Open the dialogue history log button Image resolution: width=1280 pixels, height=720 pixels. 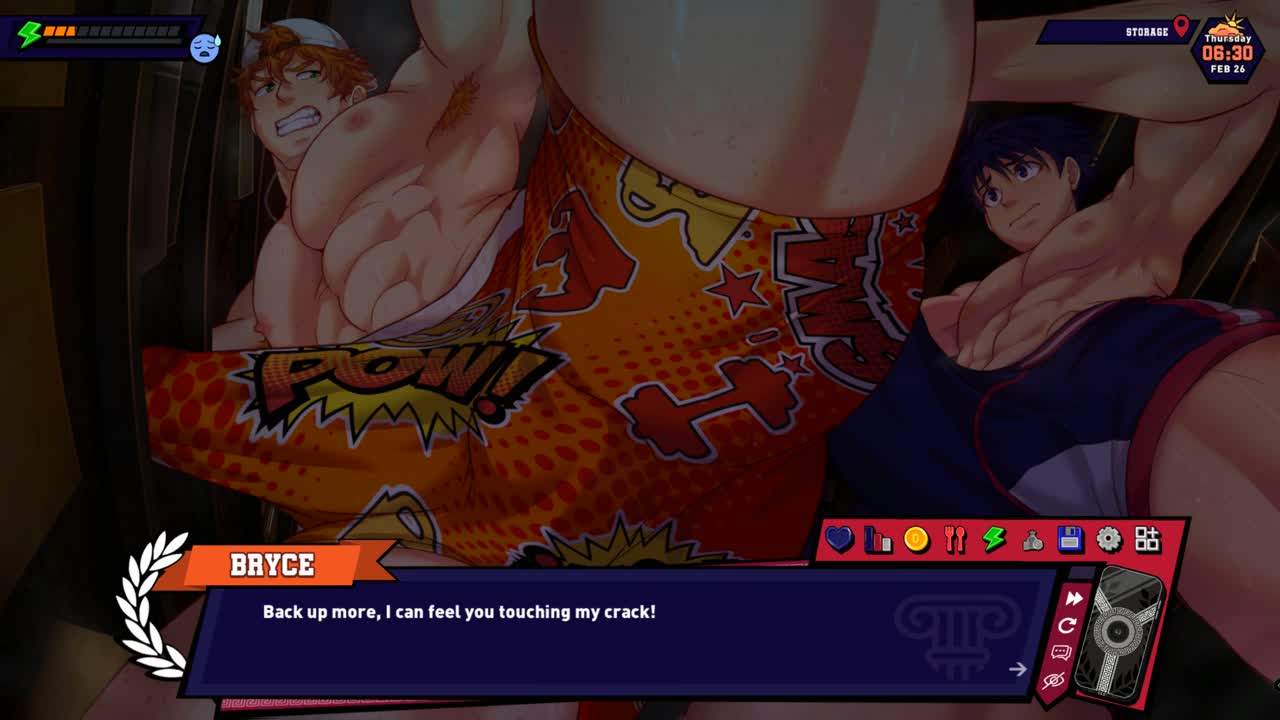coord(1061,653)
